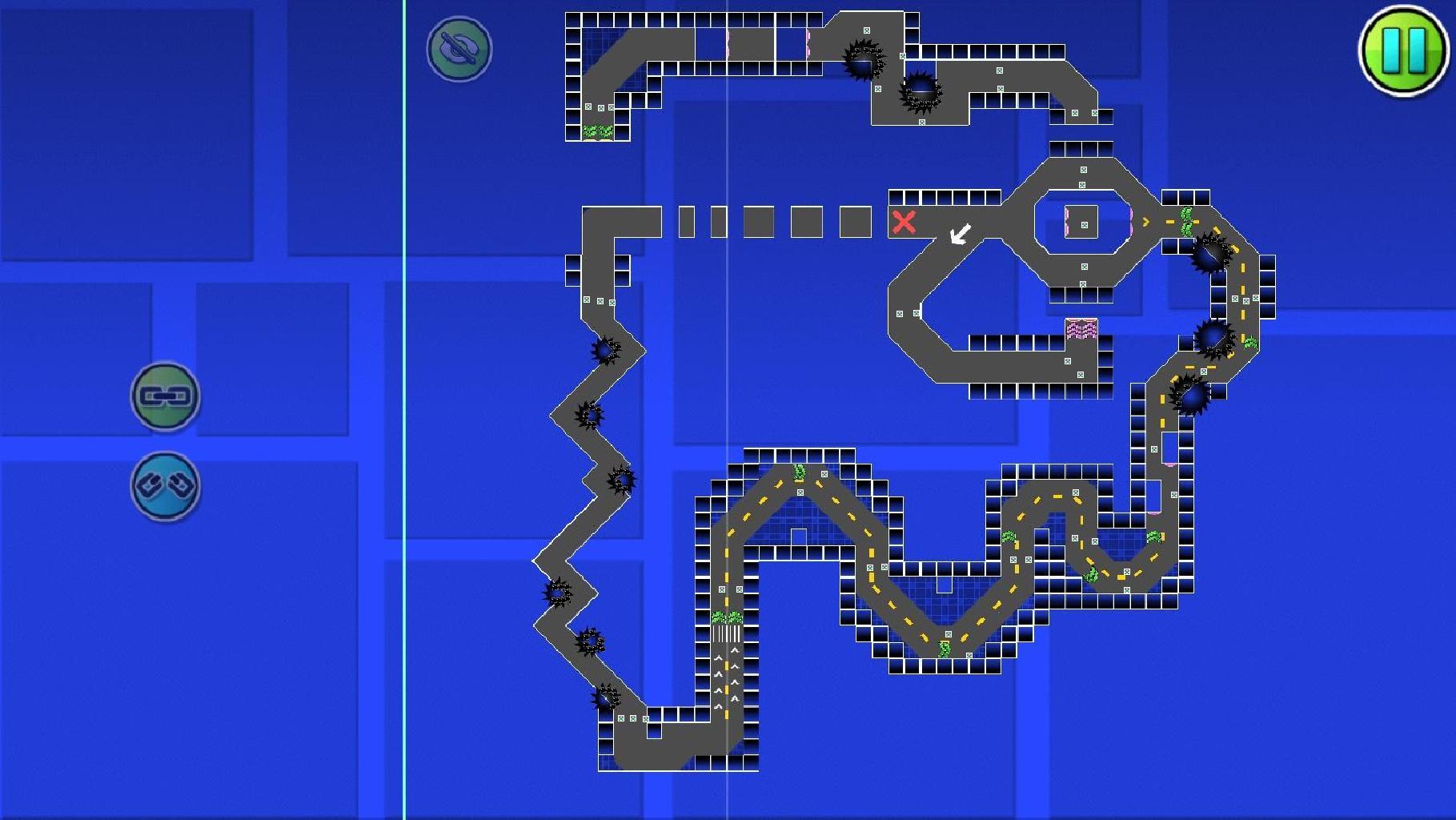Toggle the eye-slash object hiding mode

pyautogui.click(x=456, y=50)
